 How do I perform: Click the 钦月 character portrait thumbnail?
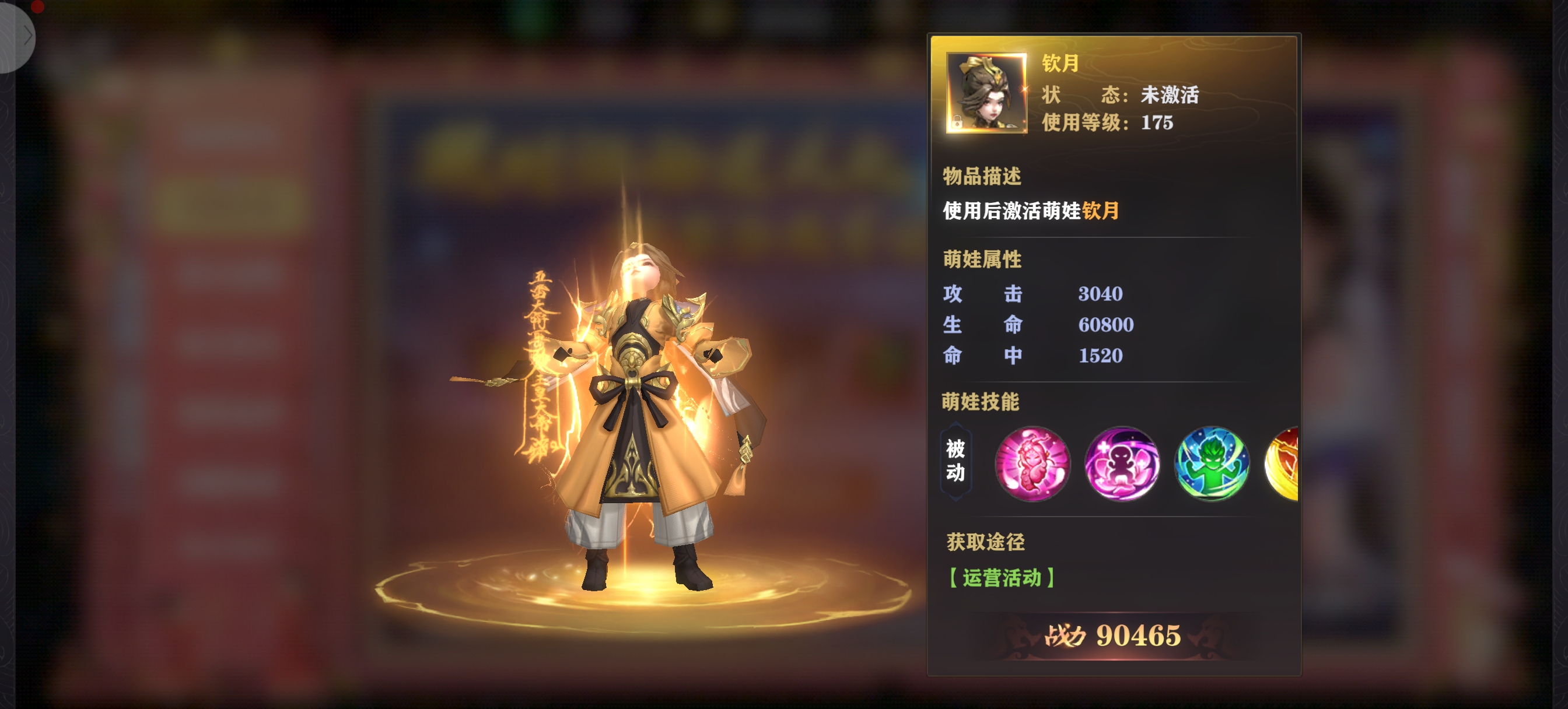pos(986,93)
